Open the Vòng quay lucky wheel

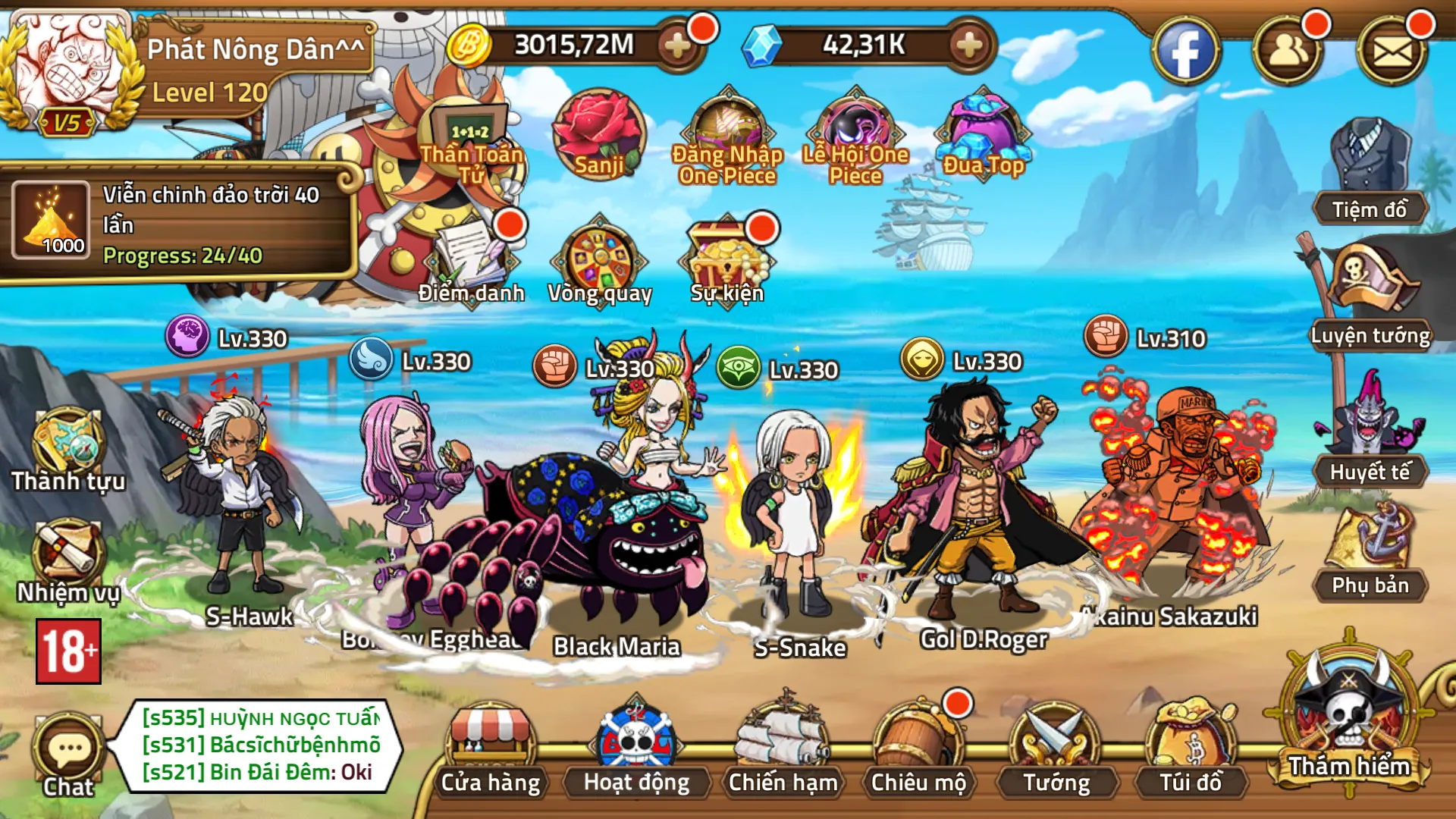tap(599, 258)
